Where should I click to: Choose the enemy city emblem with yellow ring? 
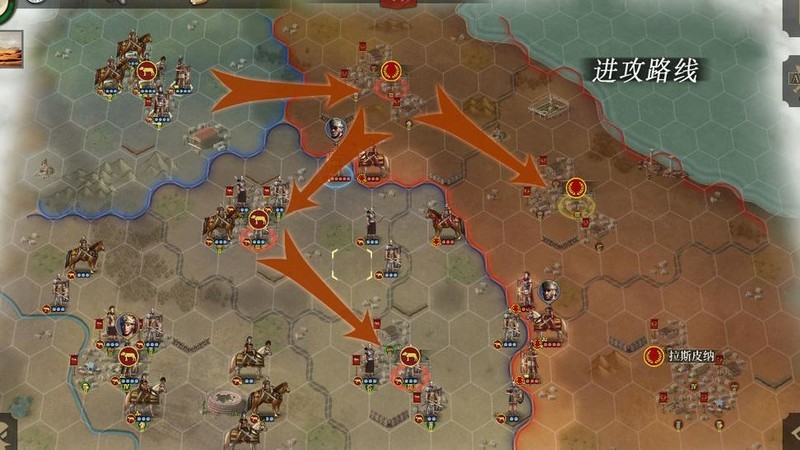[x=575, y=189]
